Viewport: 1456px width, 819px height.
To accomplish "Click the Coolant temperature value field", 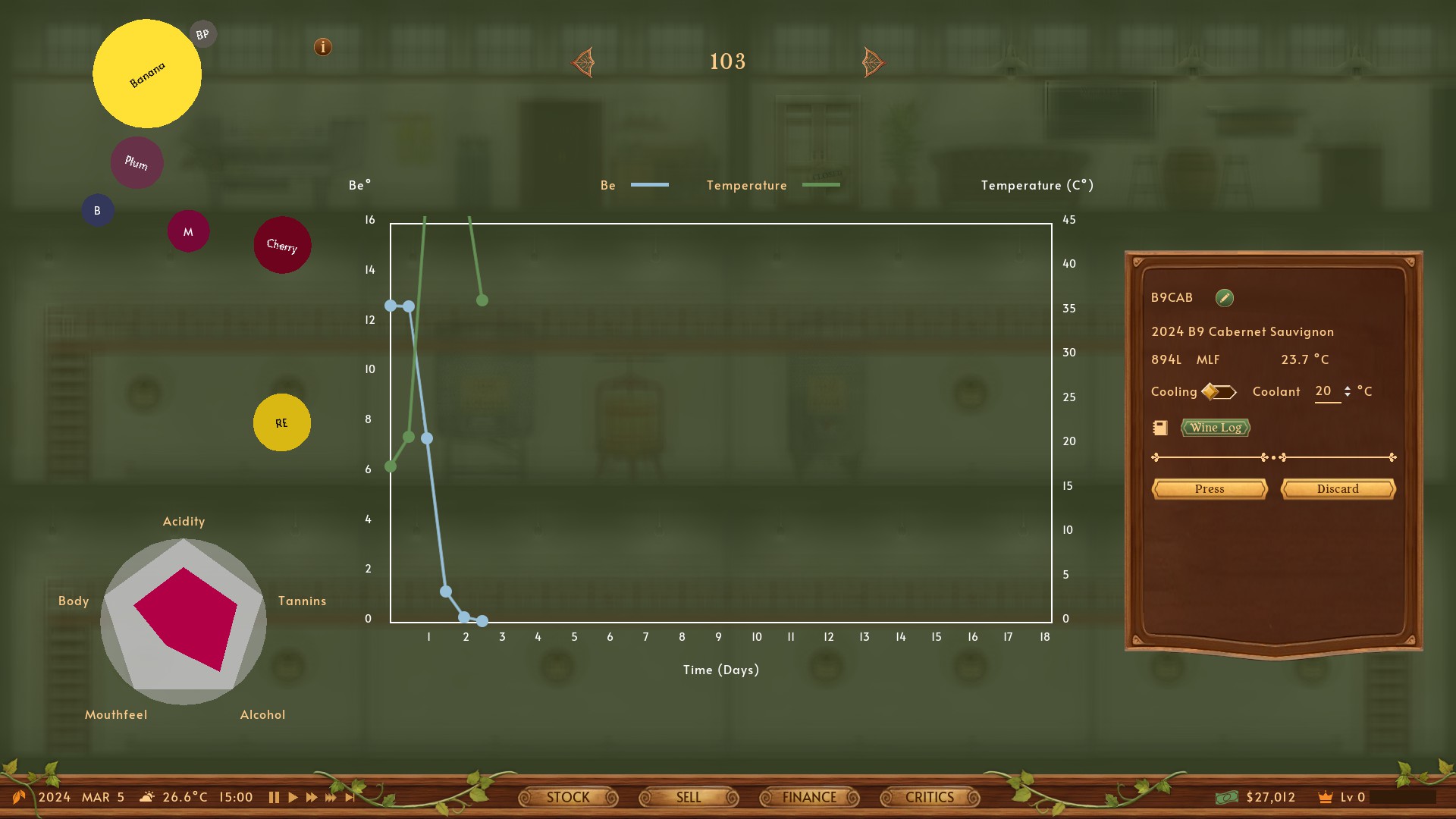I will coord(1325,391).
